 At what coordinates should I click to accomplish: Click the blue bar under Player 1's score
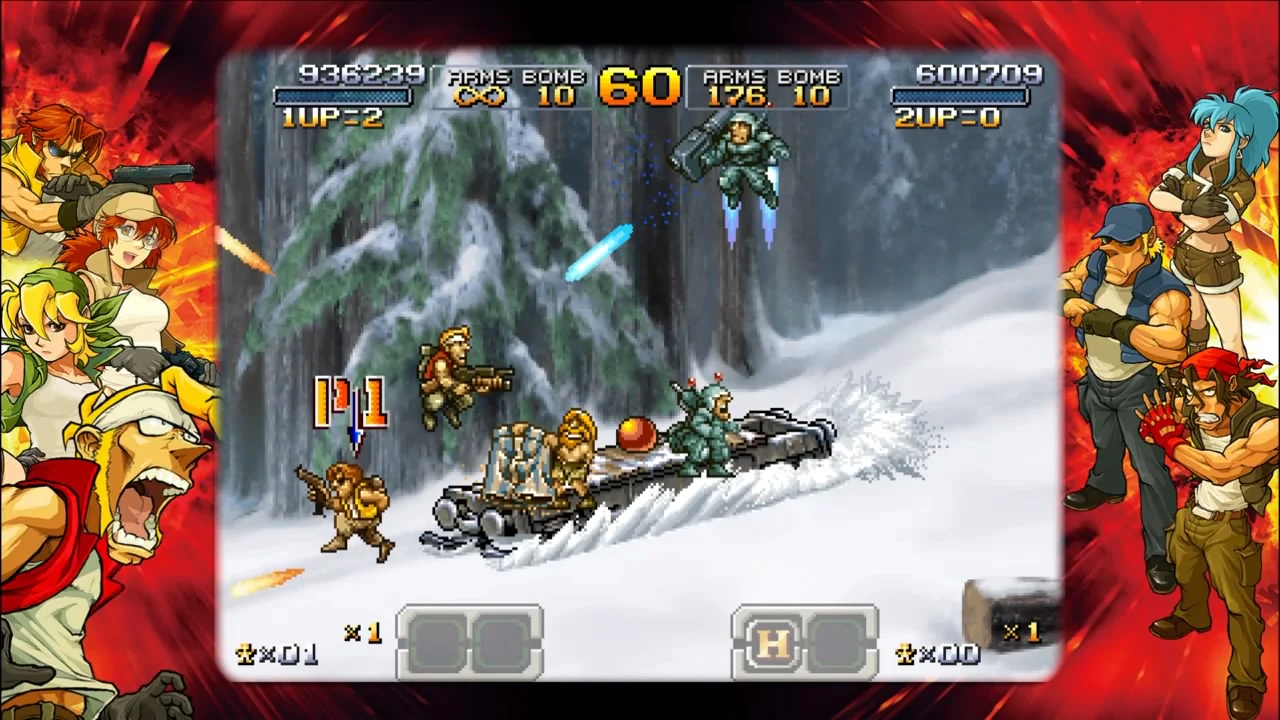click(x=343, y=95)
